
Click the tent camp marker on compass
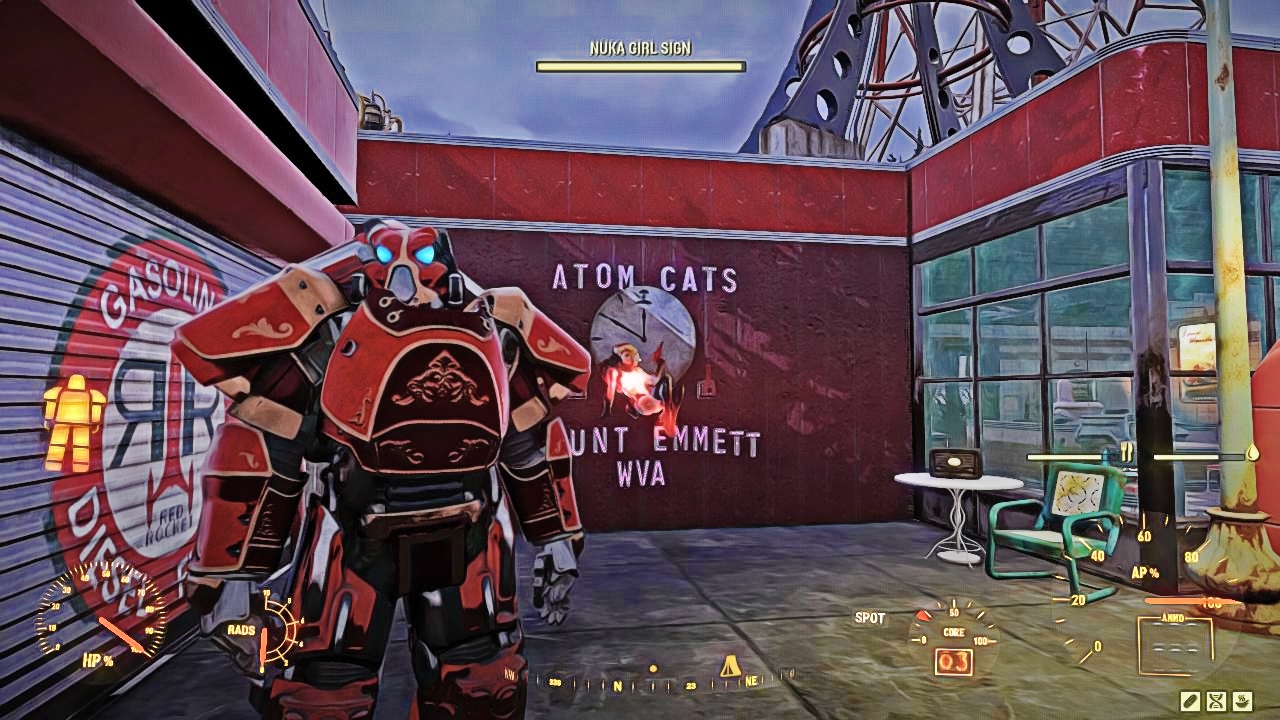click(x=731, y=665)
